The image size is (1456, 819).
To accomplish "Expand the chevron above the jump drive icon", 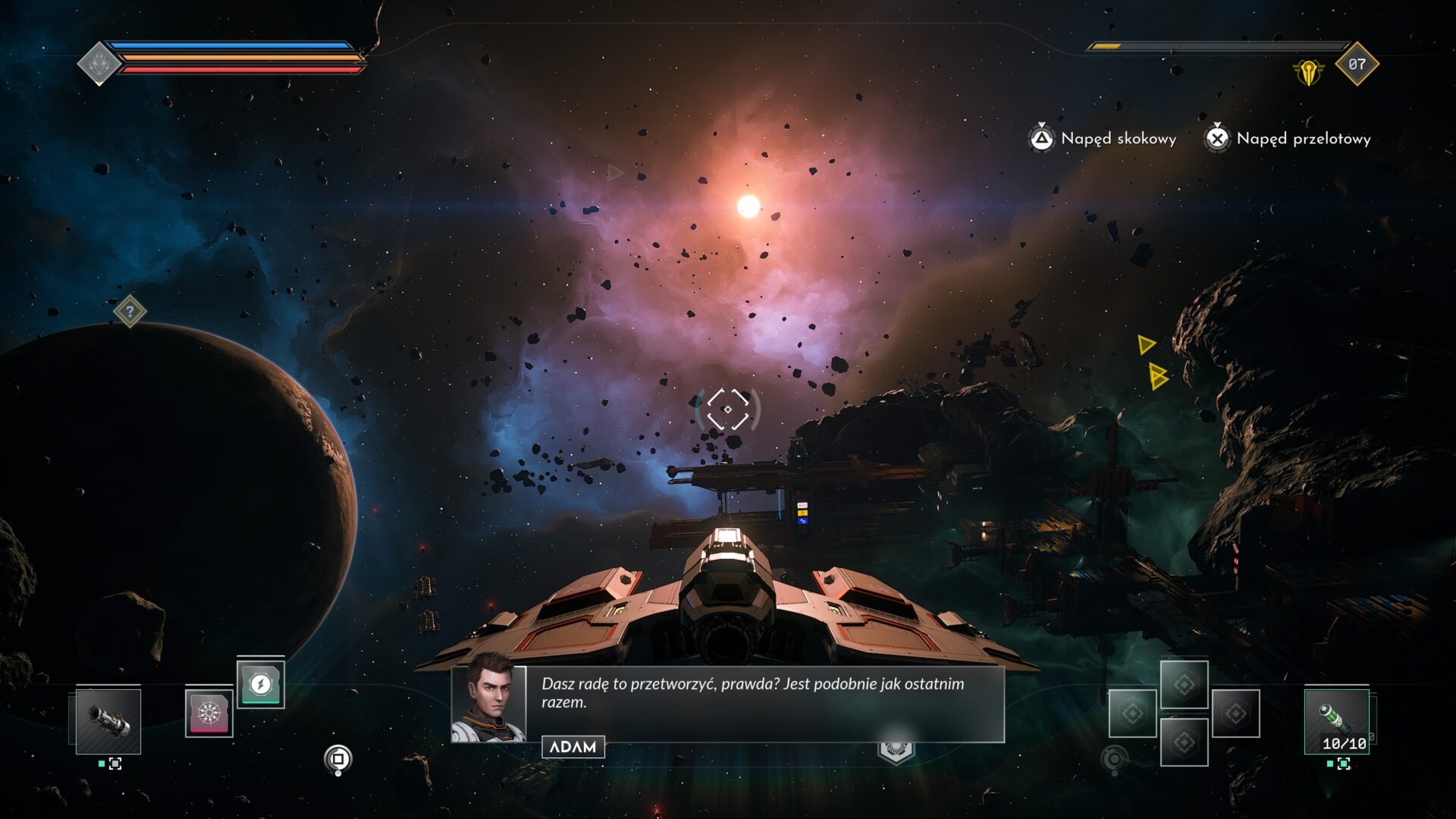I will [x=1043, y=124].
